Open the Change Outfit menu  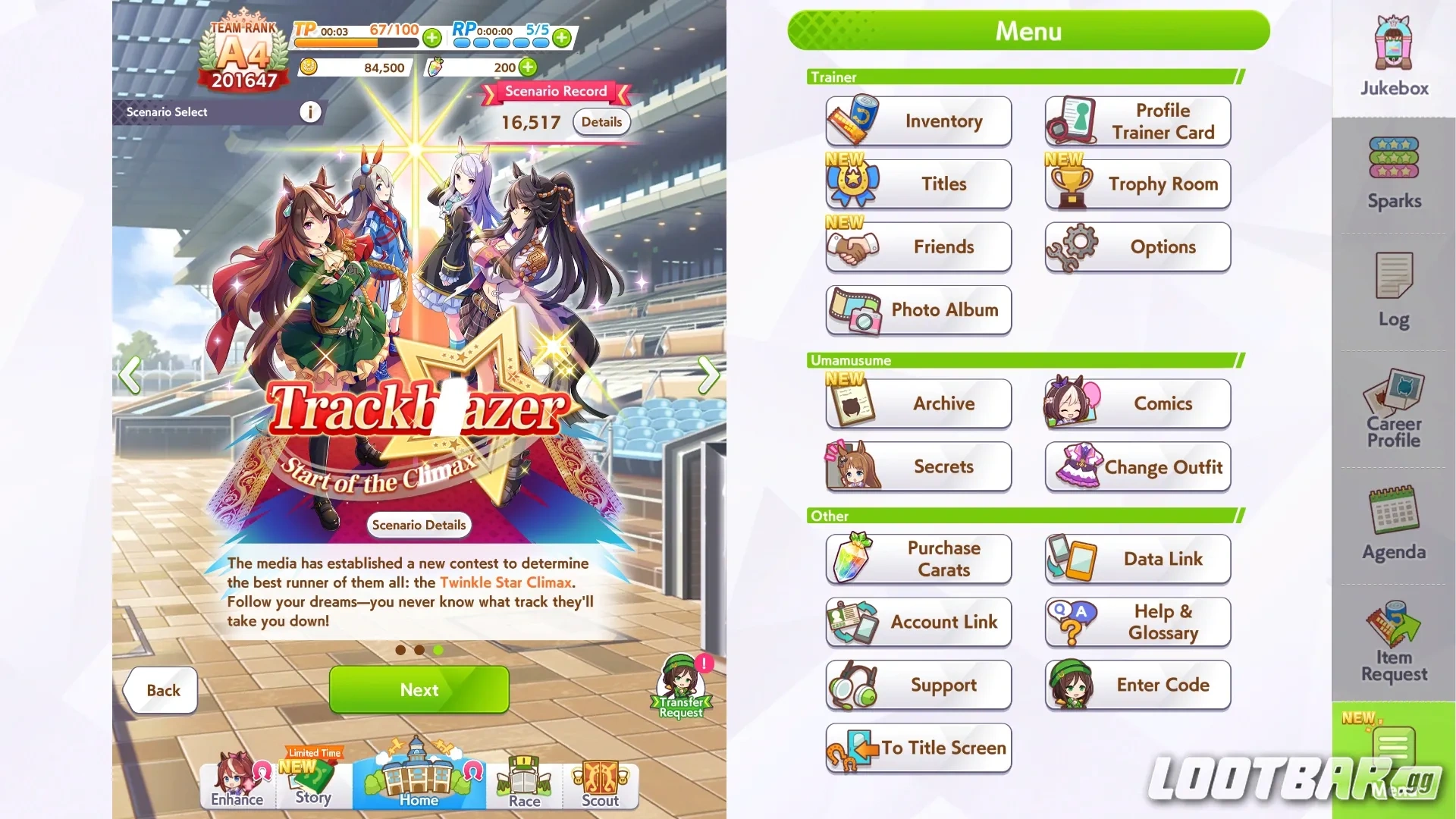[x=1137, y=467]
